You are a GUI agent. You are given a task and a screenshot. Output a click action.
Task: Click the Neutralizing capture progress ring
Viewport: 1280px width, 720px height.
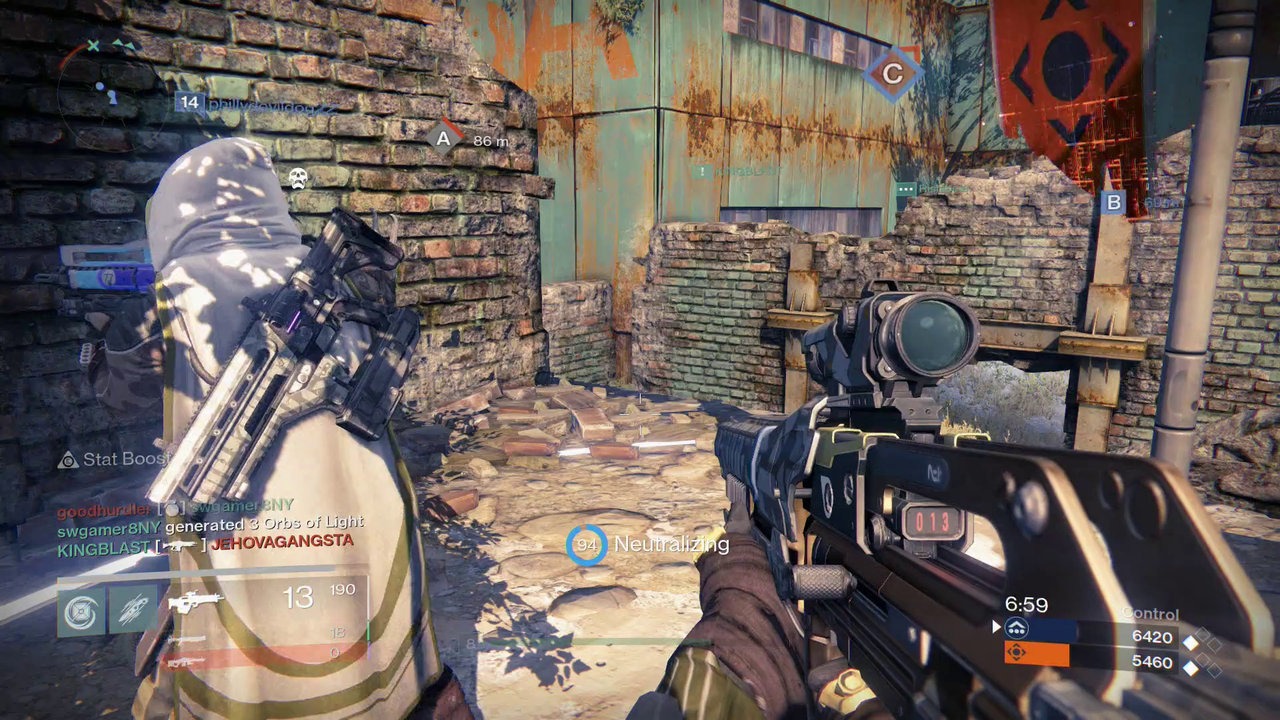click(586, 545)
